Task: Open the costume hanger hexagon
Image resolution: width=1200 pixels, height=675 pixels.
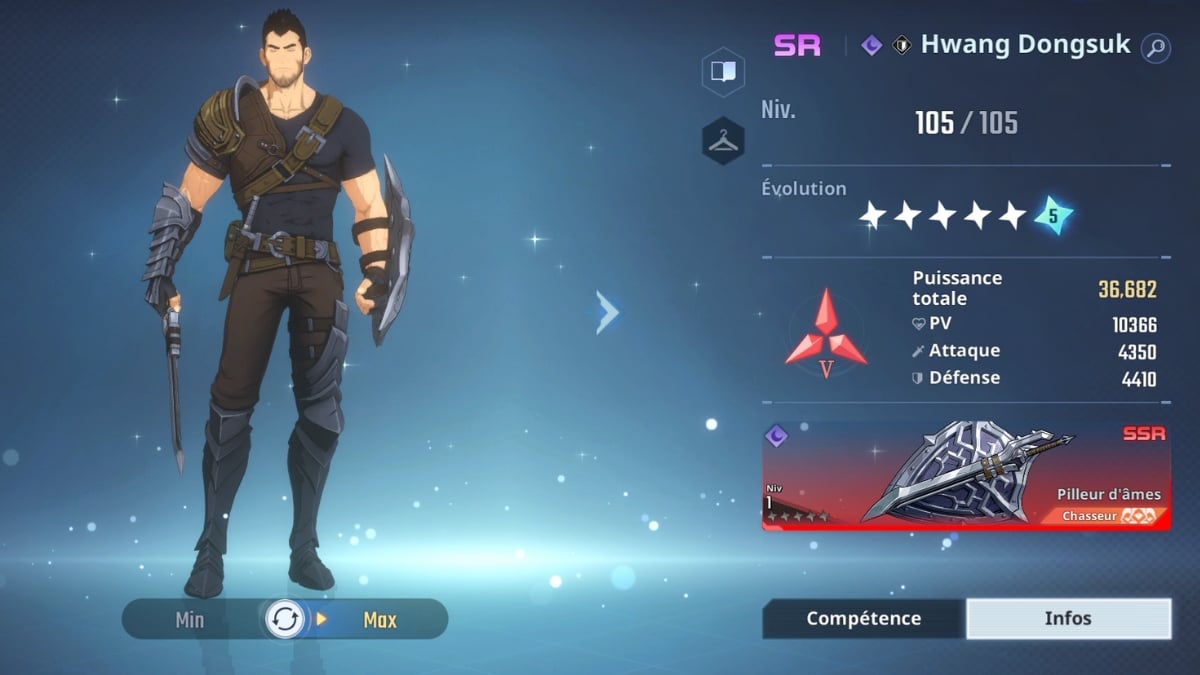Action: [x=722, y=141]
